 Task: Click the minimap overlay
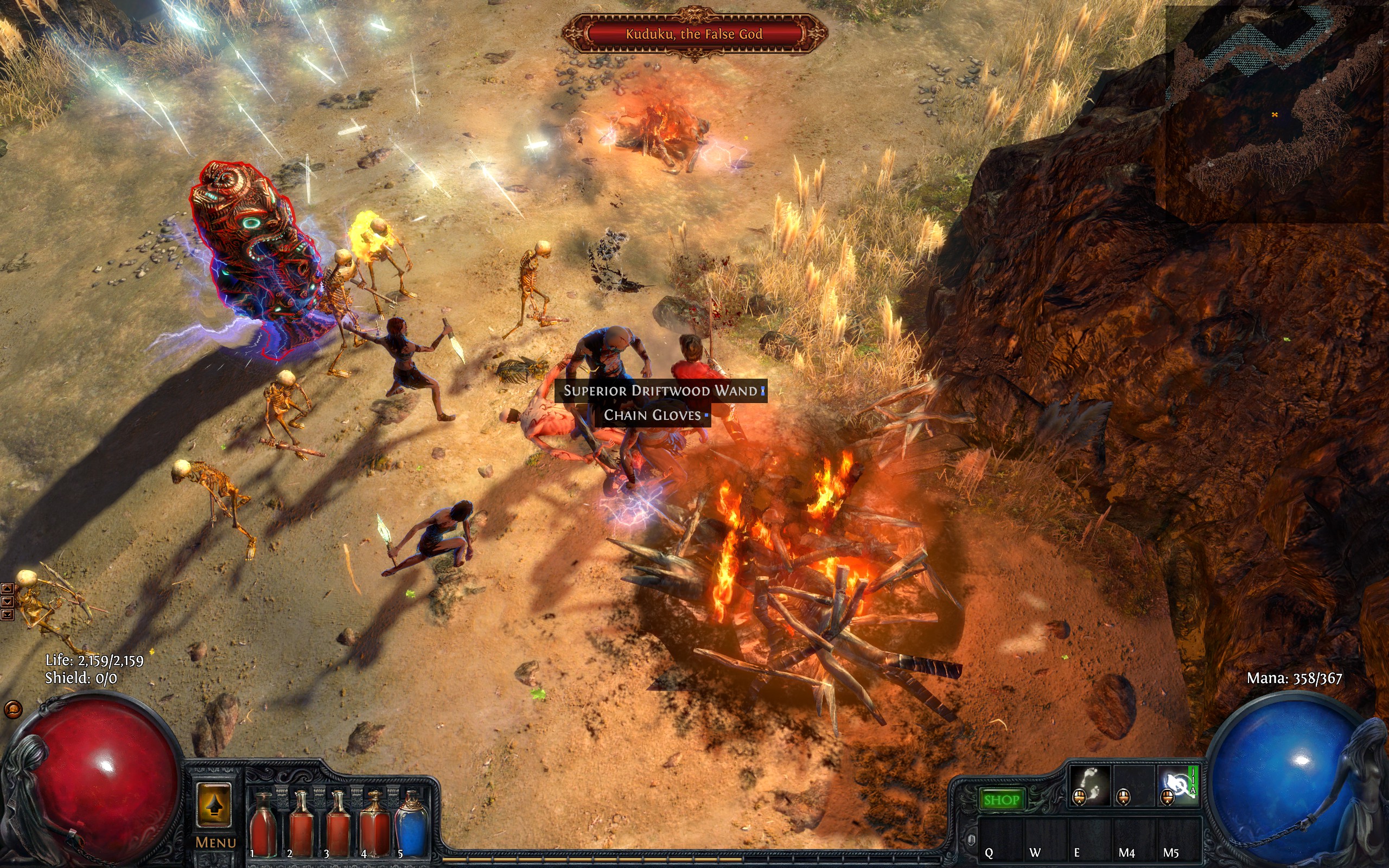(x=1274, y=115)
